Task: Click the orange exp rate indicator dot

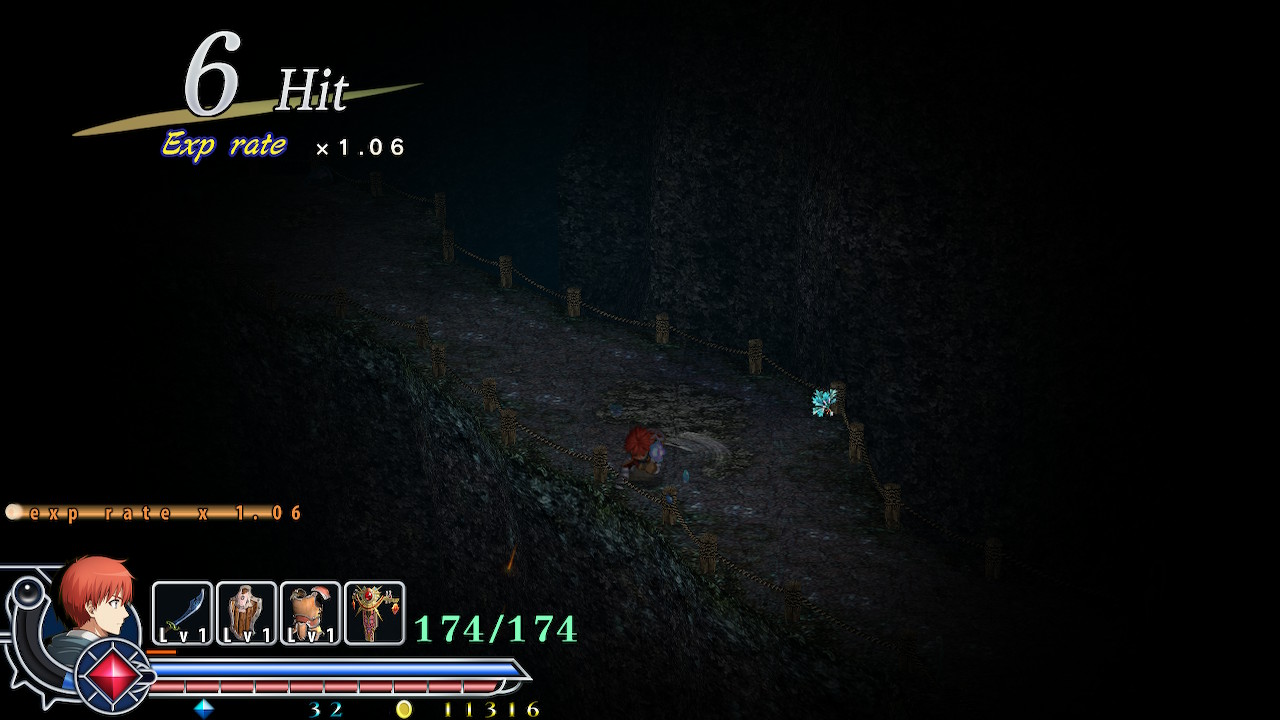Action: (x=14, y=510)
